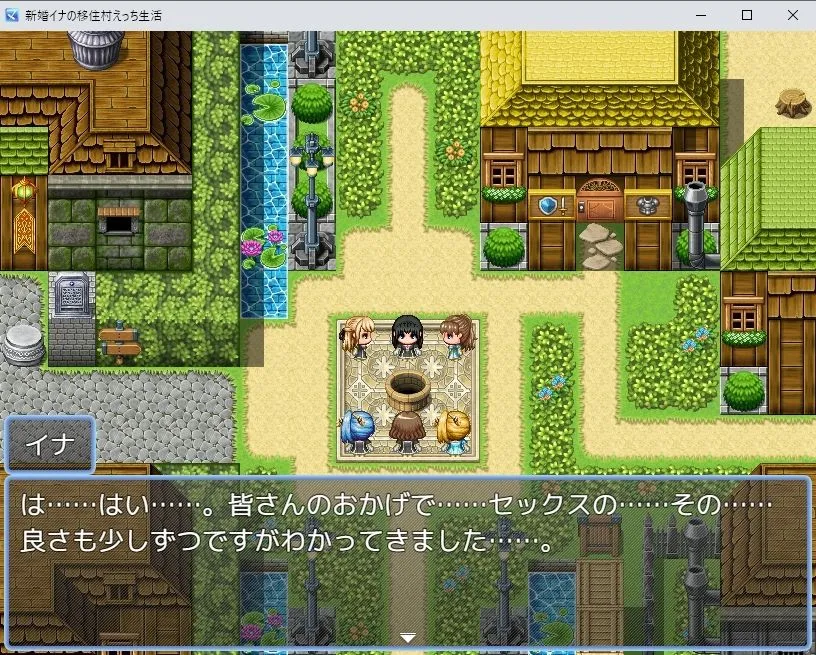Close the game window
This screenshot has height=655, width=816.
(792, 15)
